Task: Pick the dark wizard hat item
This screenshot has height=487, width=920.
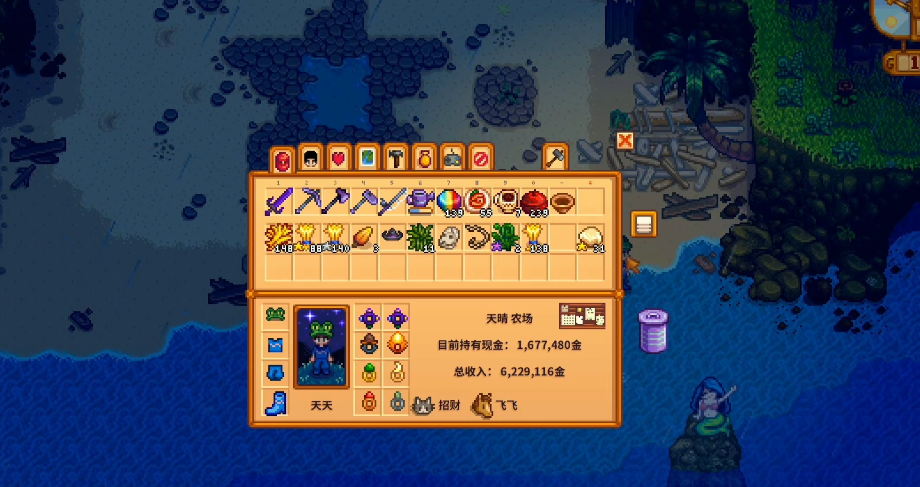Action: 392,237
